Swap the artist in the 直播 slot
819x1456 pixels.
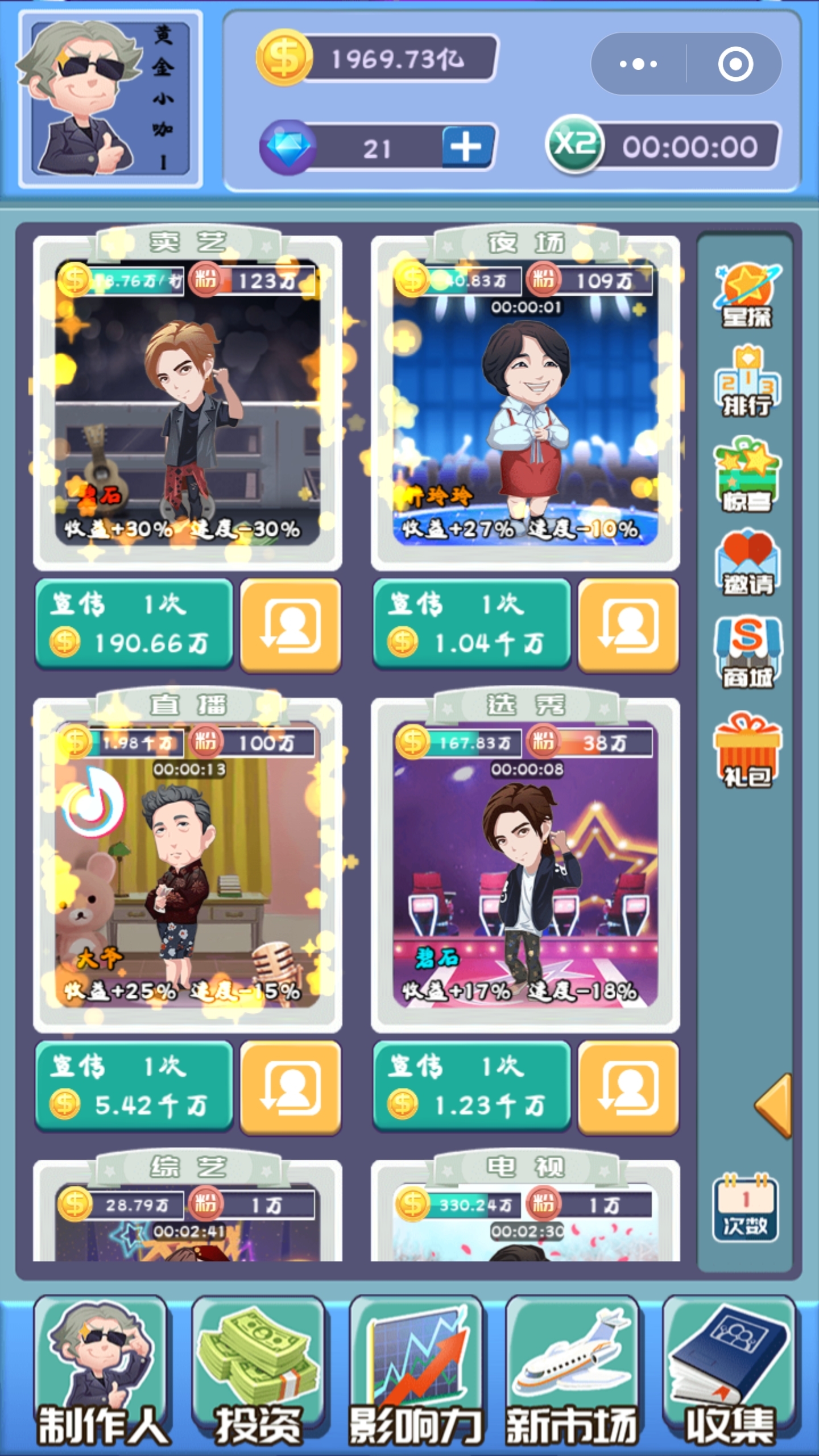[x=291, y=1089]
